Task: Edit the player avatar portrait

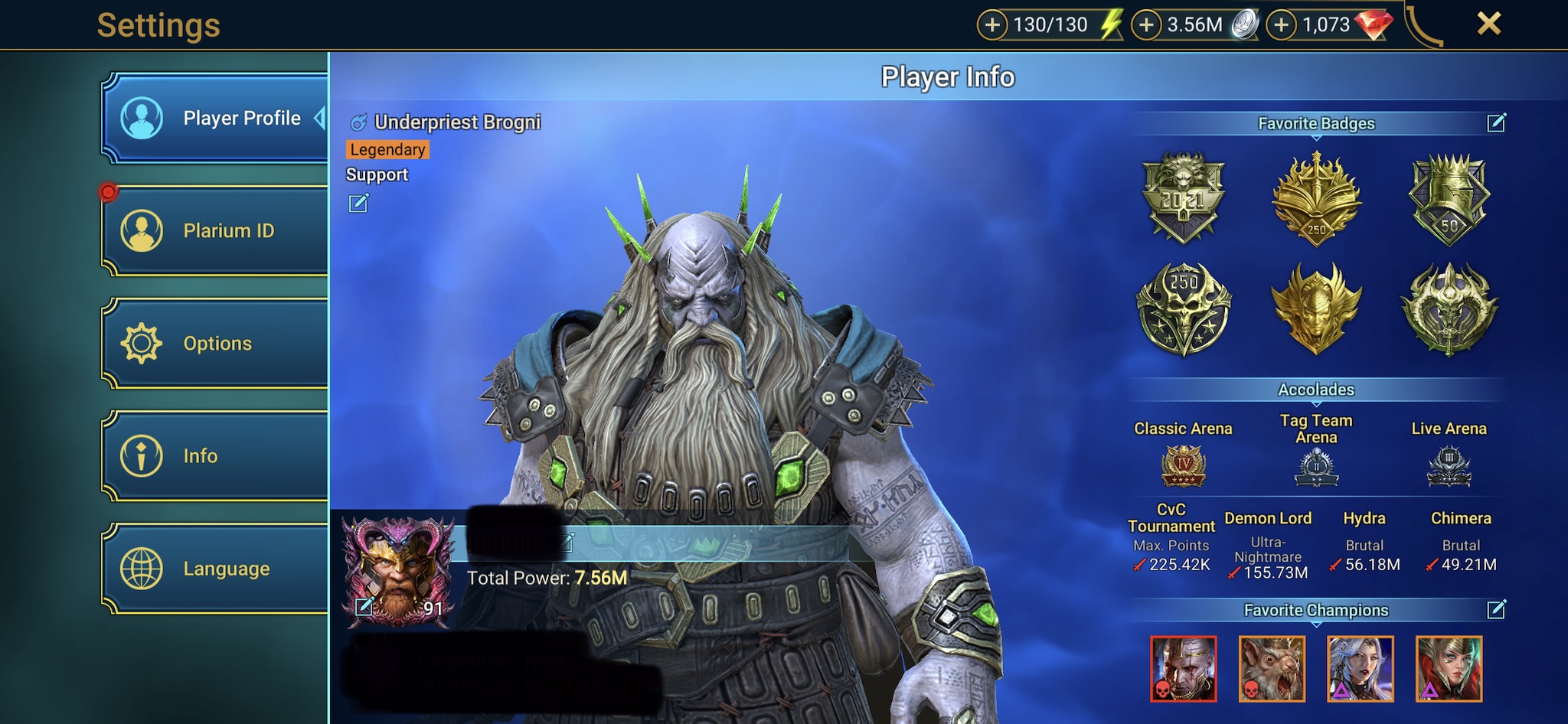Action: (x=364, y=607)
